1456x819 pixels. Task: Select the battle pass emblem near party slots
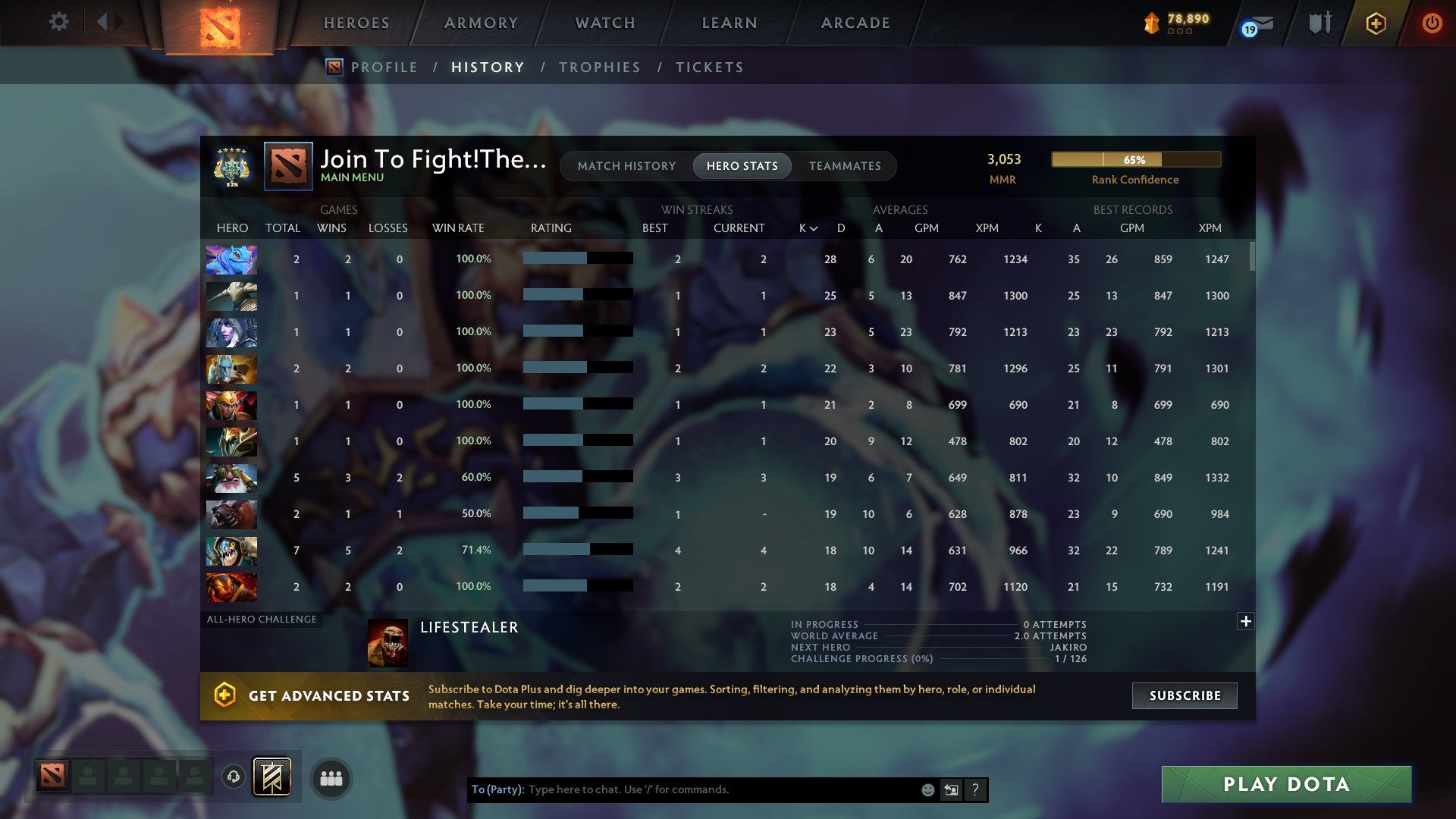(x=271, y=777)
